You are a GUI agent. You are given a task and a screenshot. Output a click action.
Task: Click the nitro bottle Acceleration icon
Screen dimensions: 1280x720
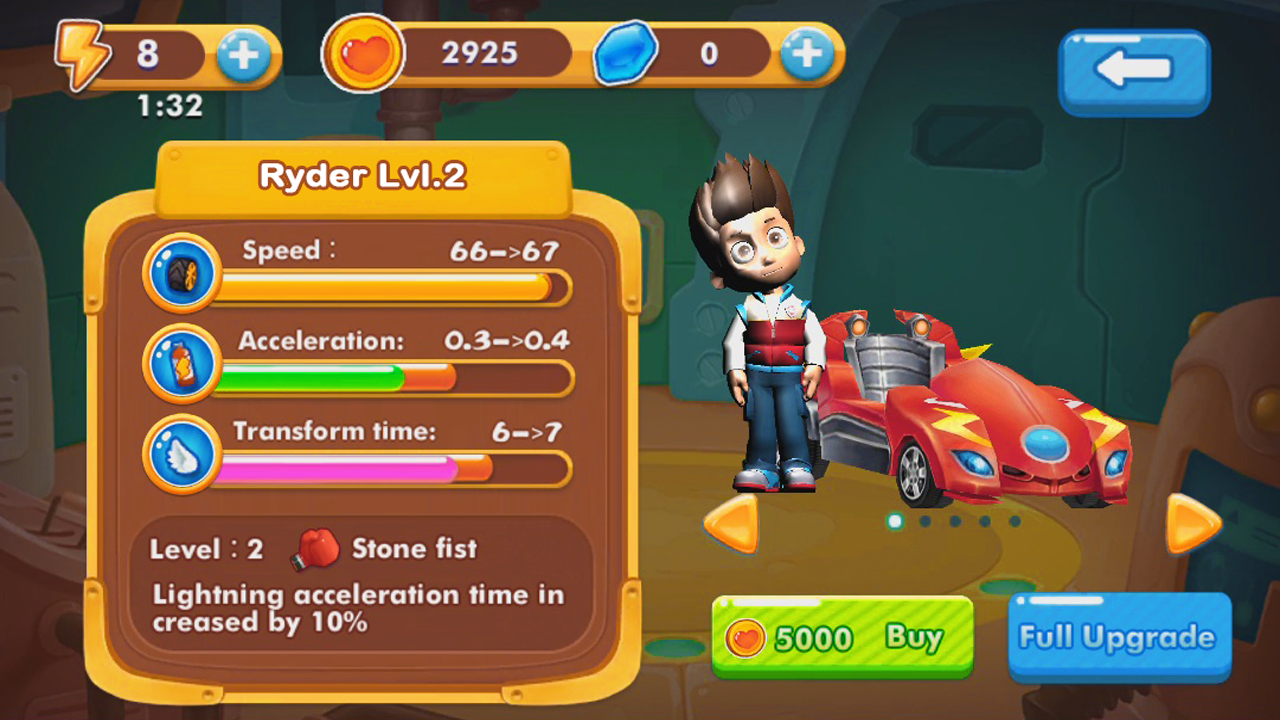[x=182, y=365]
